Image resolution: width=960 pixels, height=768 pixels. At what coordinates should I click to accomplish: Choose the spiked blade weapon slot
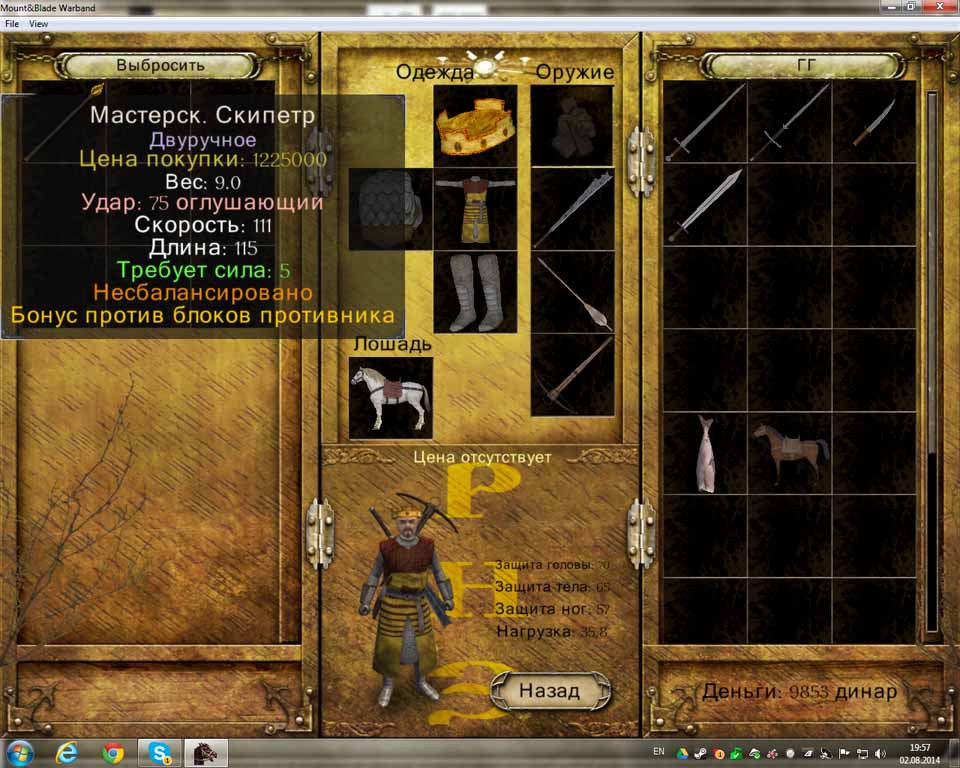[572, 208]
